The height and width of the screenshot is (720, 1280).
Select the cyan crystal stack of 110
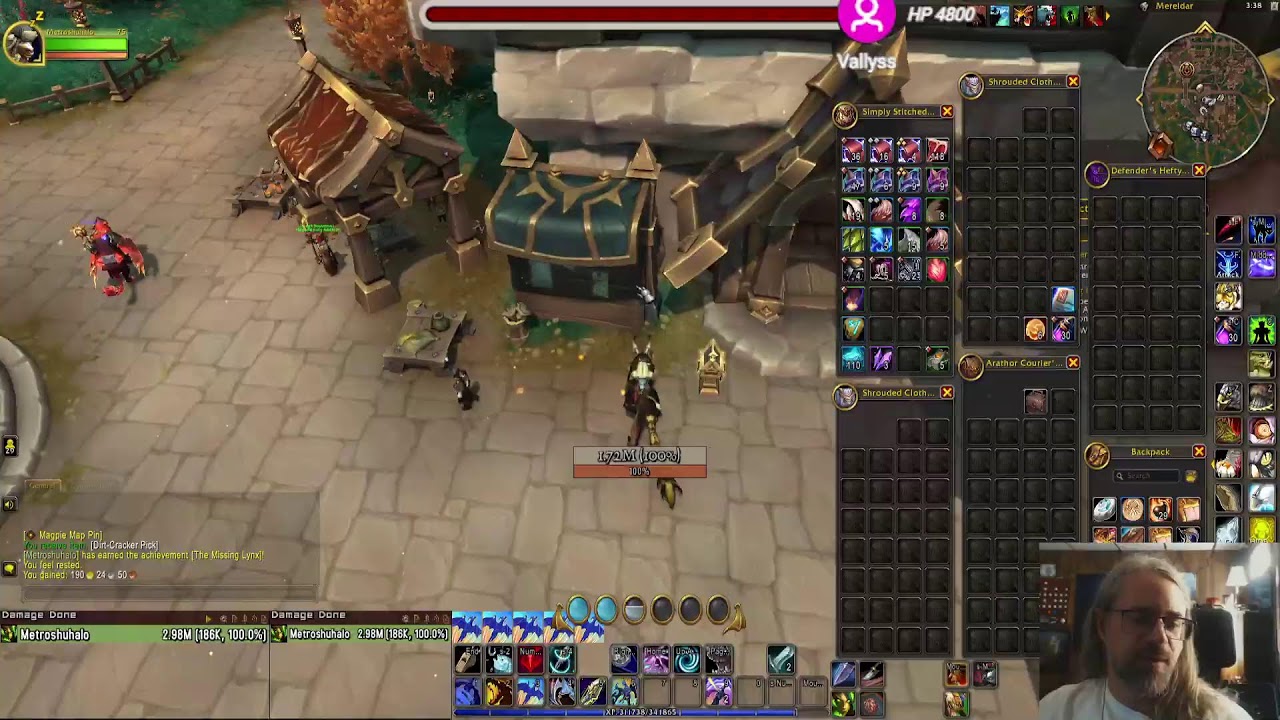(852, 359)
